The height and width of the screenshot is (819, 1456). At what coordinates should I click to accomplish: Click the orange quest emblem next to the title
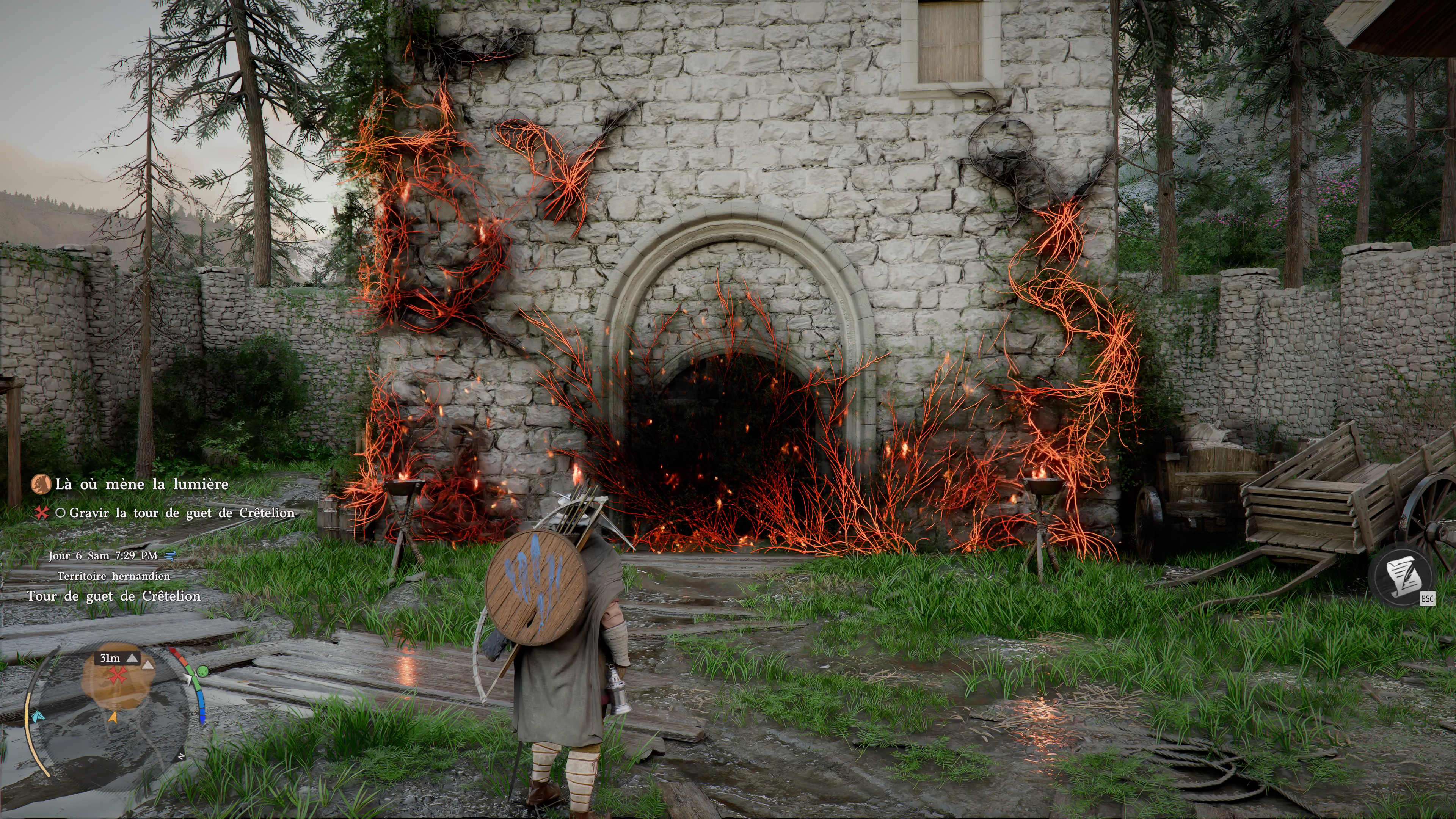[41, 485]
